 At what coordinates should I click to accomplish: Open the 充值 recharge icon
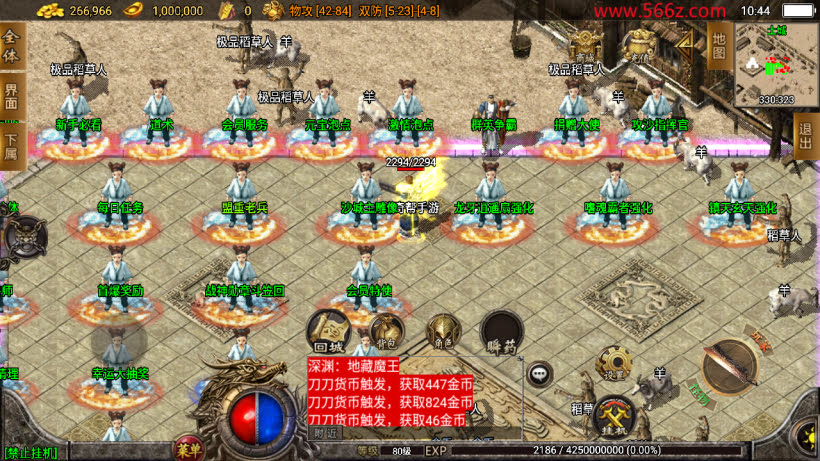coord(638,44)
